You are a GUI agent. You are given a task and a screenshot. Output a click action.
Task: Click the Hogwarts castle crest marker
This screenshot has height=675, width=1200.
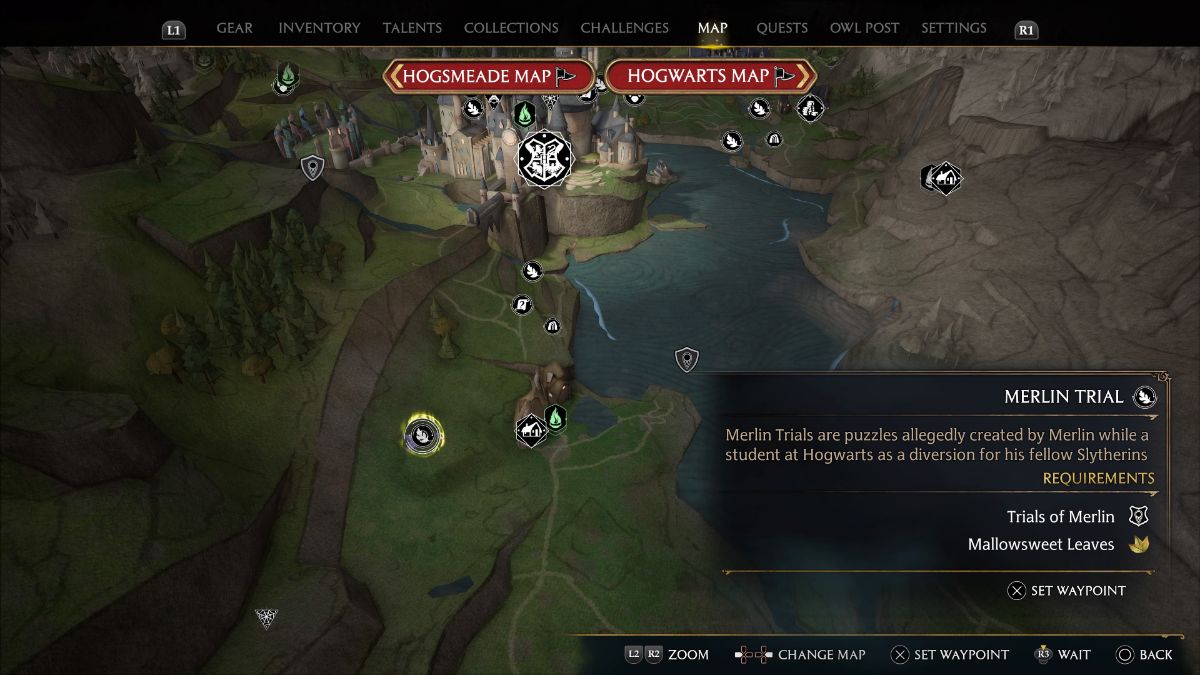pos(544,158)
